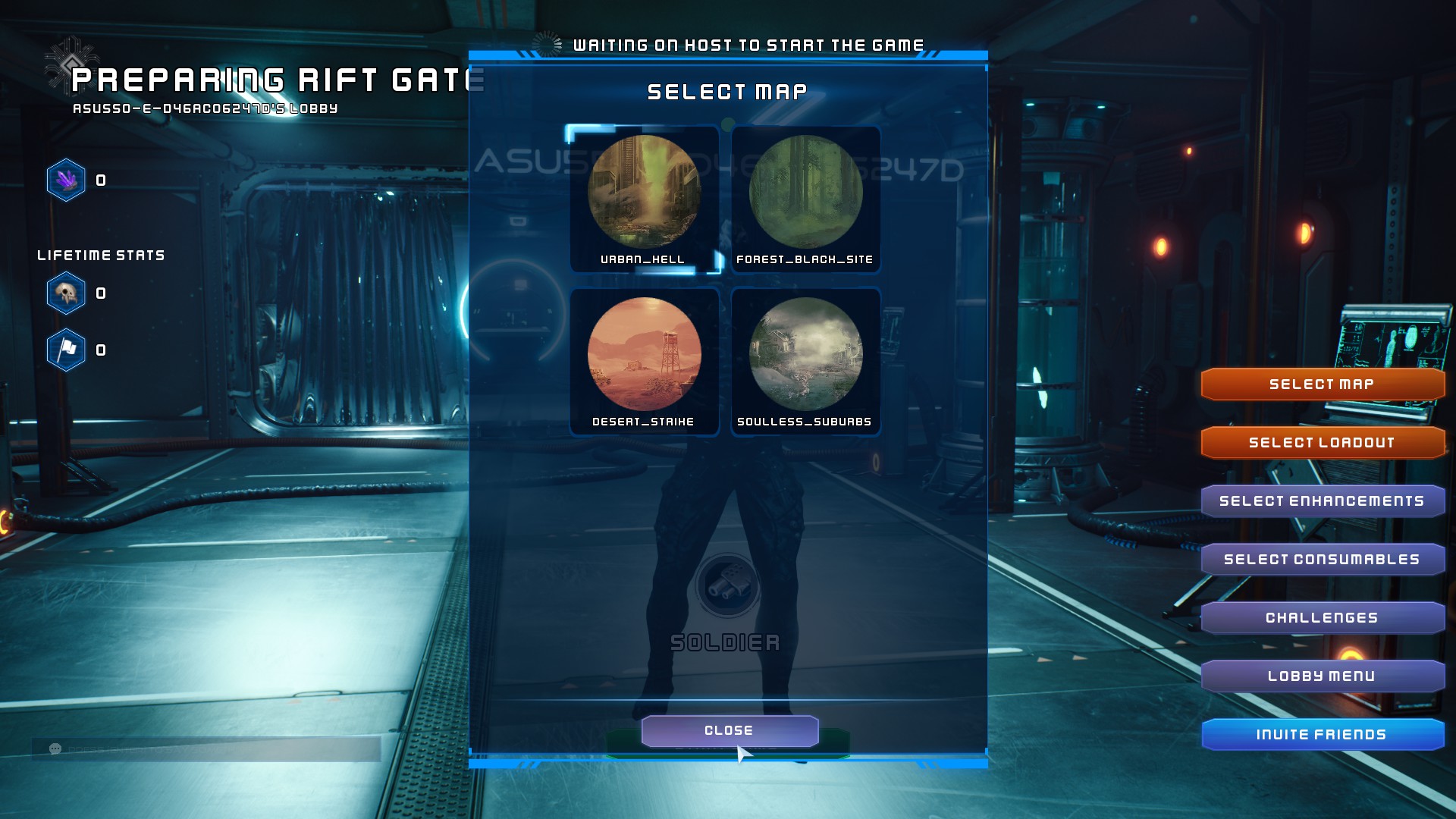Open the Select Loadout menu
The height and width of the screenshot is (819, 1456).
pyautogui.click(x=1322, y=443)
